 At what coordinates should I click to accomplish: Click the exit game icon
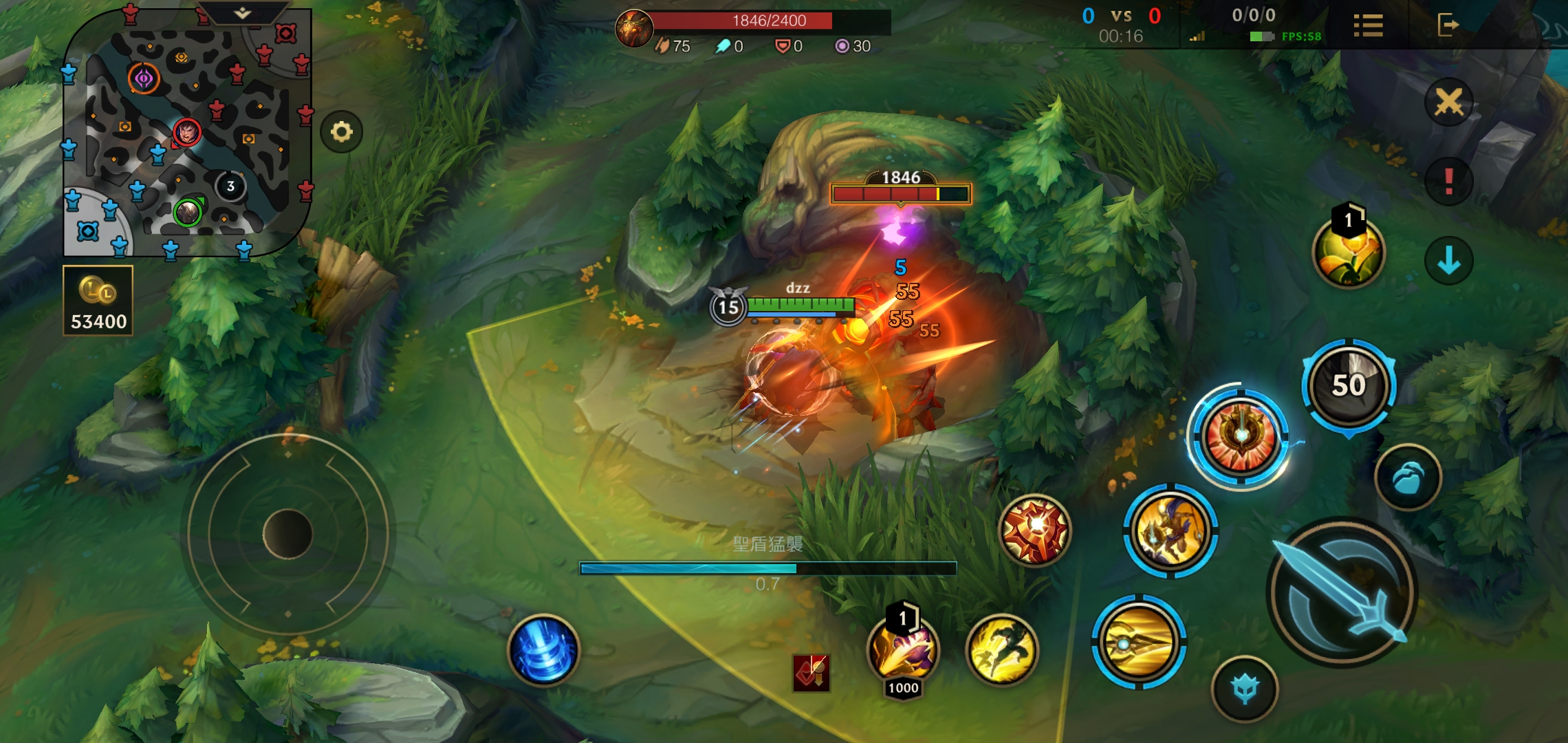(x=1448, y=25)
